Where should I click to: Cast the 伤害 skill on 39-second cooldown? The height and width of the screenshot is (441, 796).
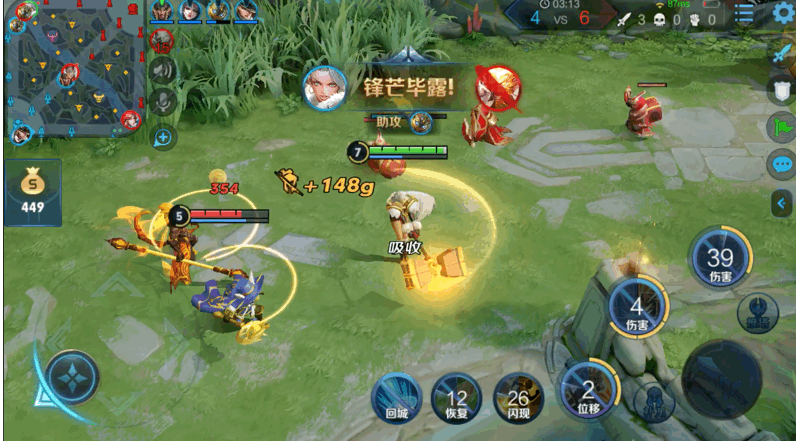click(x=720, y=256)
